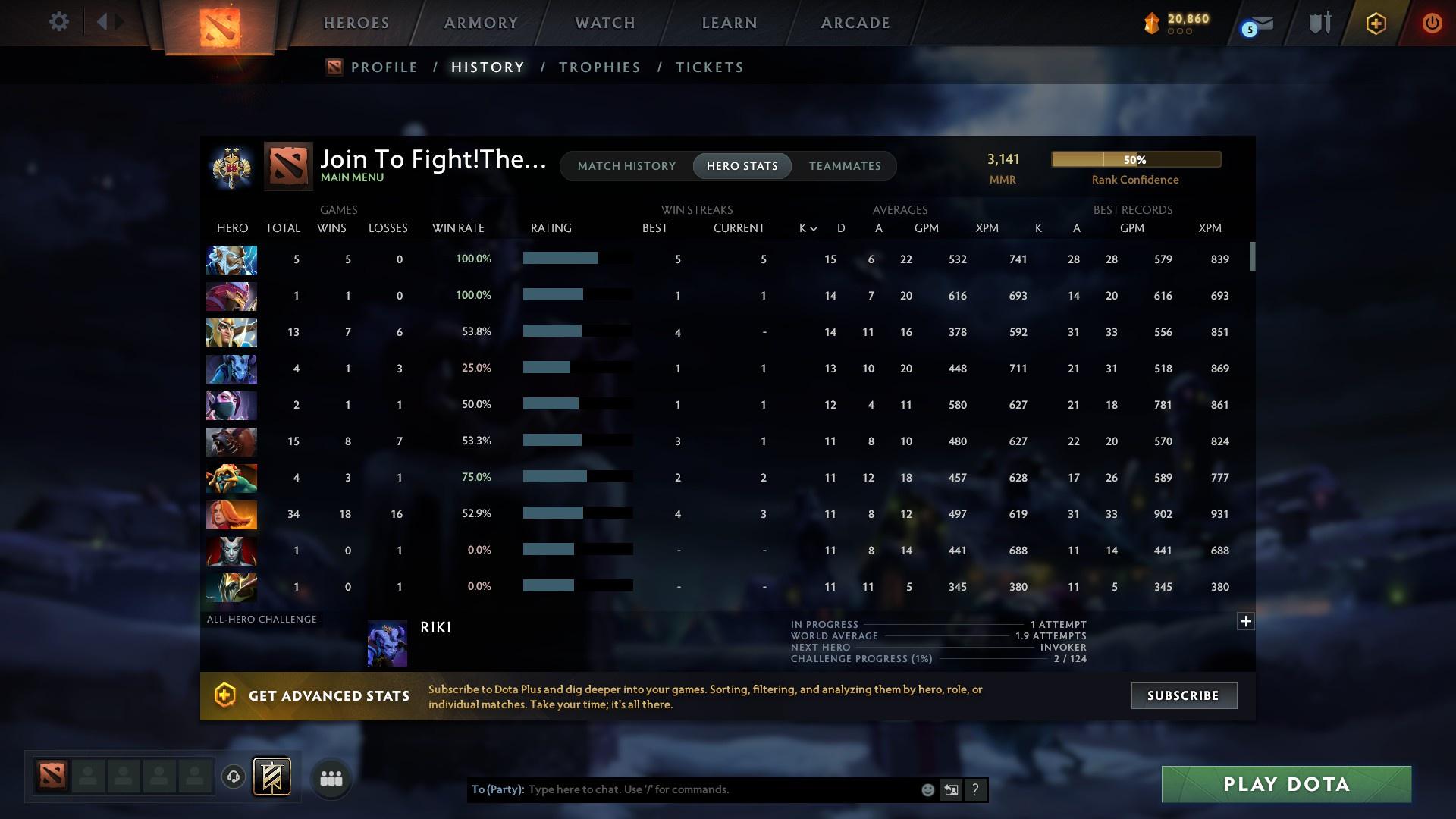
Task: Open Dota Plus via the gold hexagon icon
Action: click(1375, 23)
